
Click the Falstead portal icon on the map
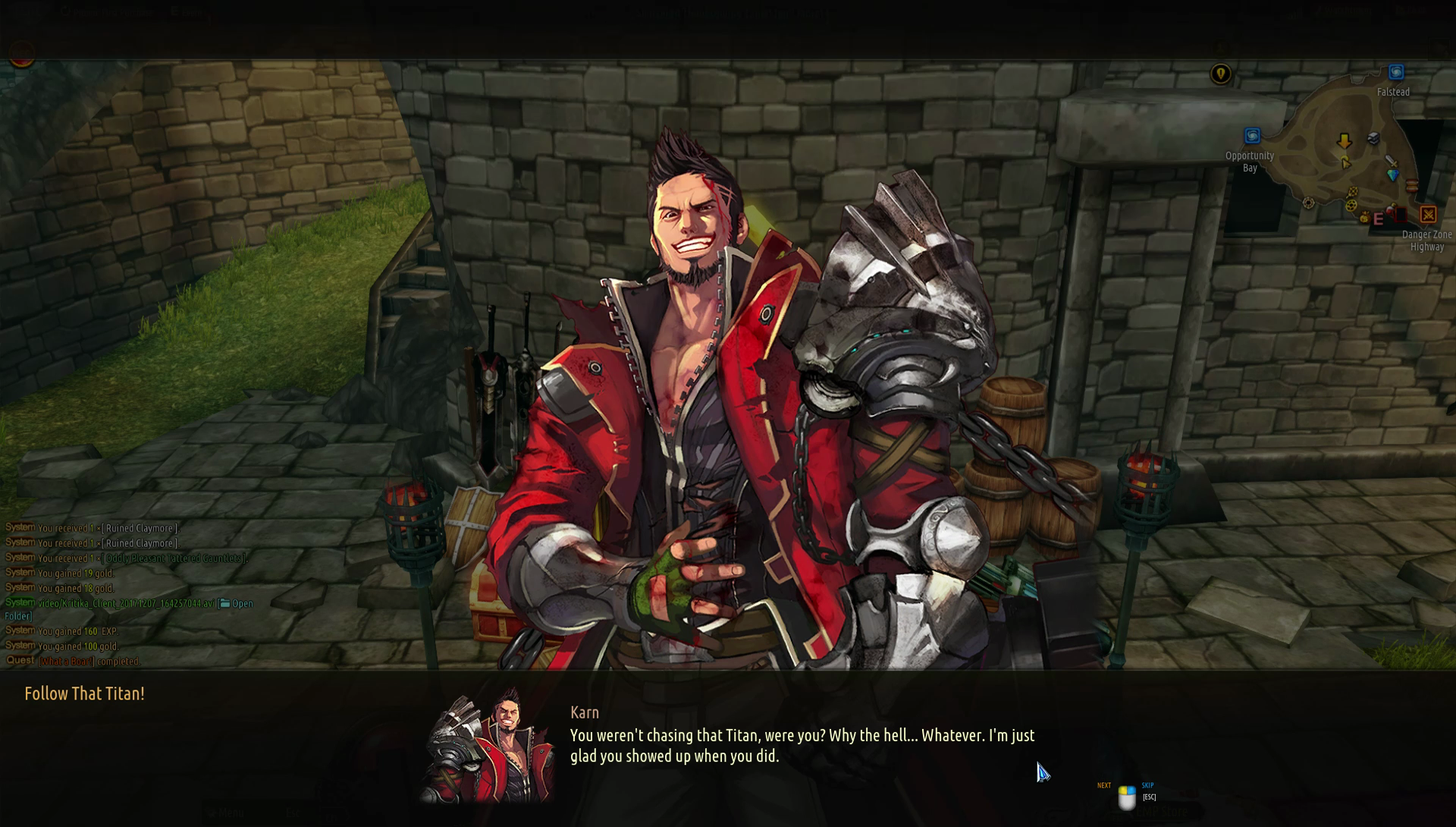1396,73
